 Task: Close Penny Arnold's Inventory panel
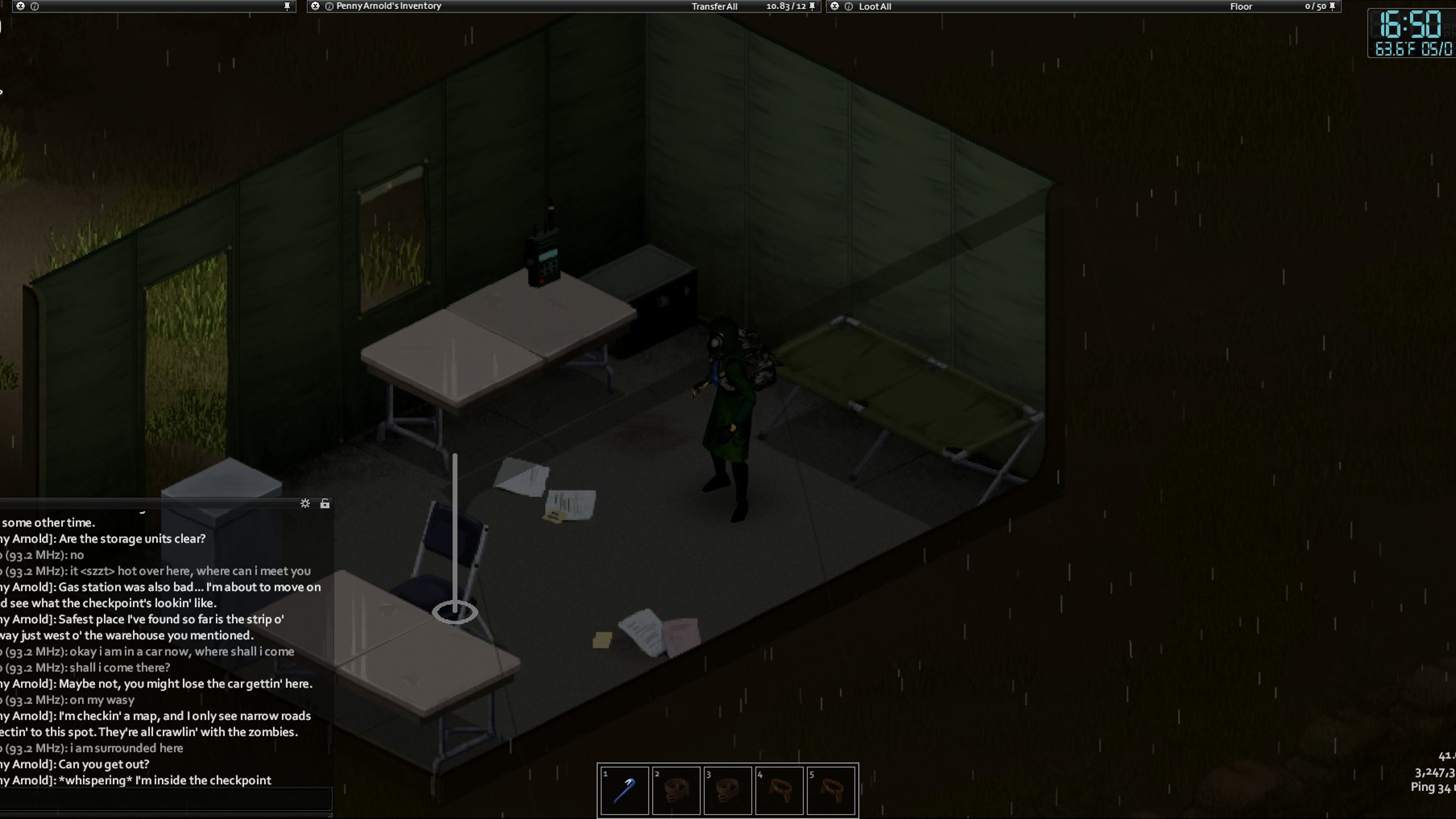(315, 6)
